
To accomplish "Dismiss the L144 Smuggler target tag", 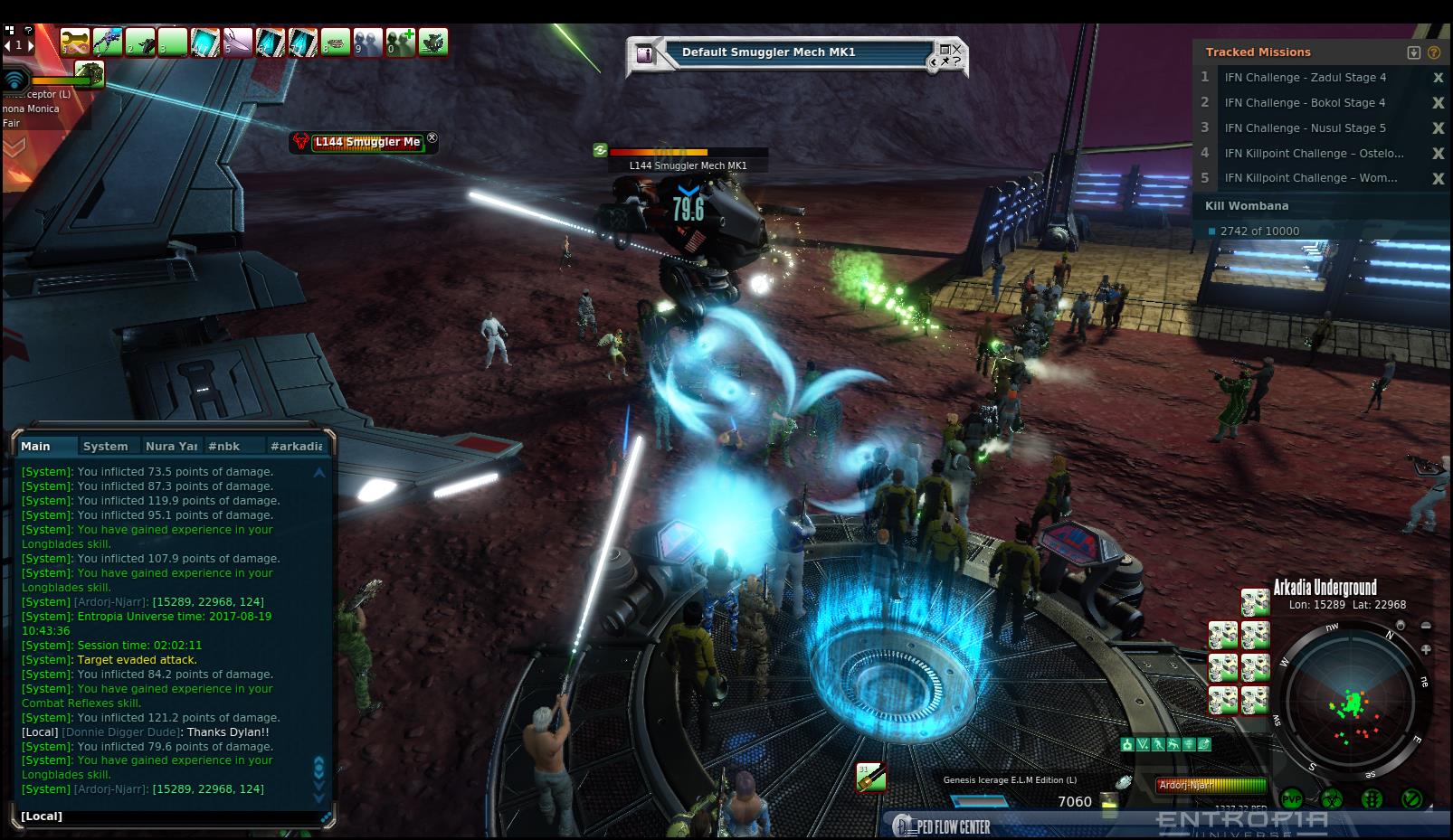I will [x=432, y=138].
